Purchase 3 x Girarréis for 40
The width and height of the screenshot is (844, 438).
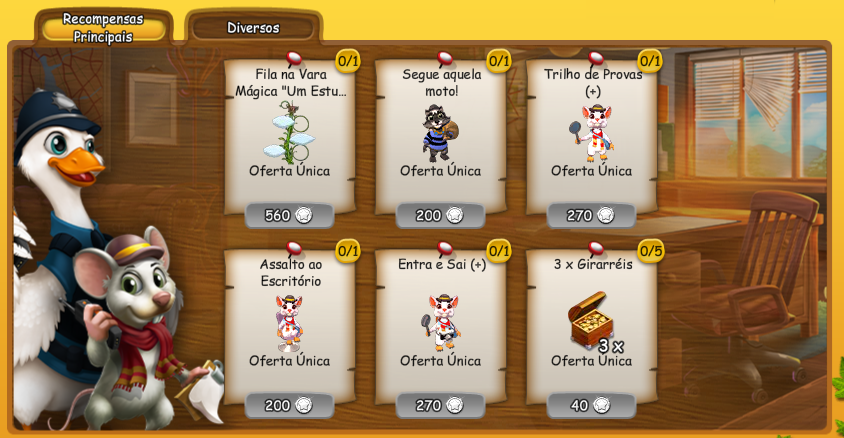(x=591, y=405)
